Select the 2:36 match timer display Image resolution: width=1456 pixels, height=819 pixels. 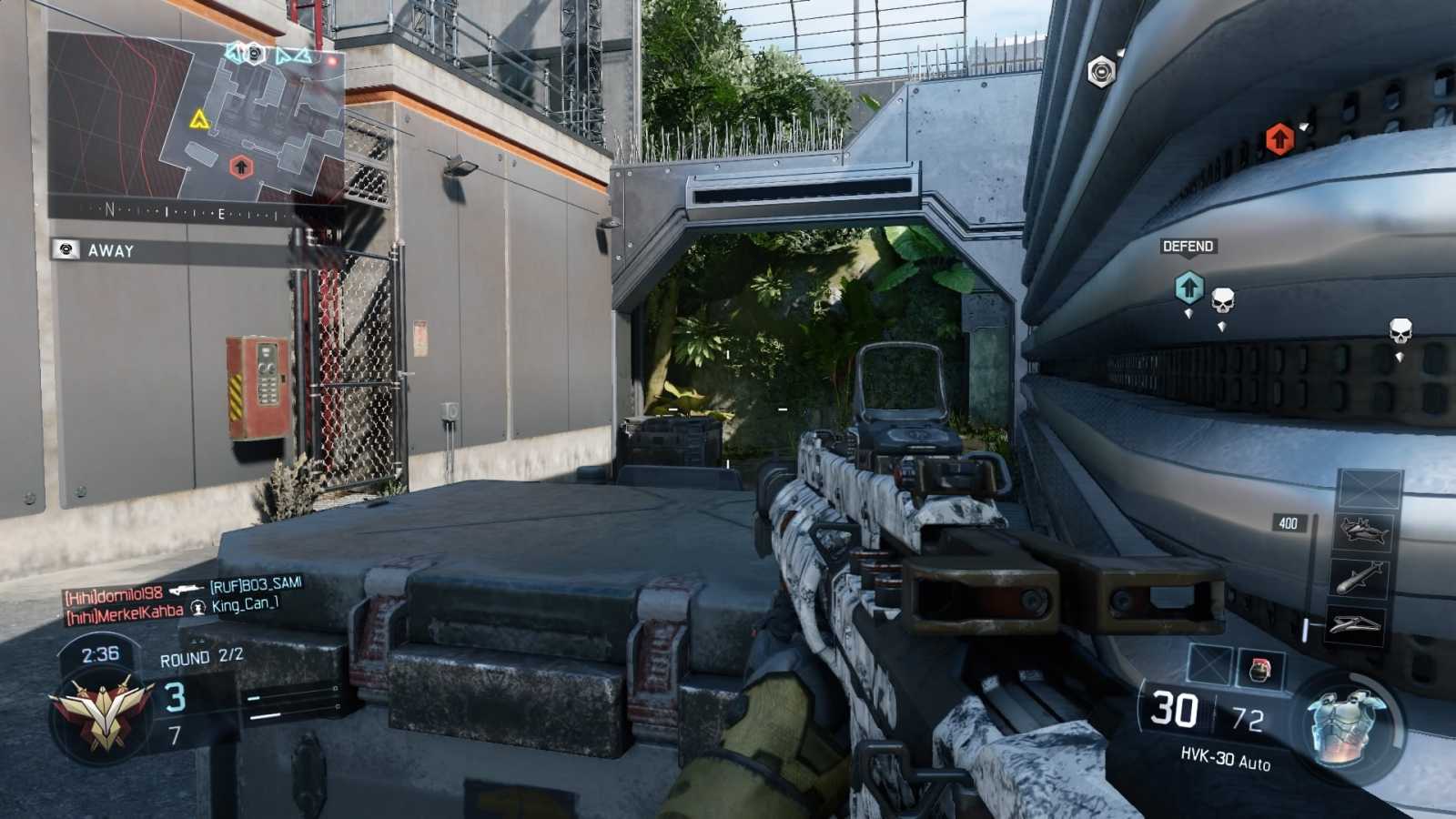(100, 652)
